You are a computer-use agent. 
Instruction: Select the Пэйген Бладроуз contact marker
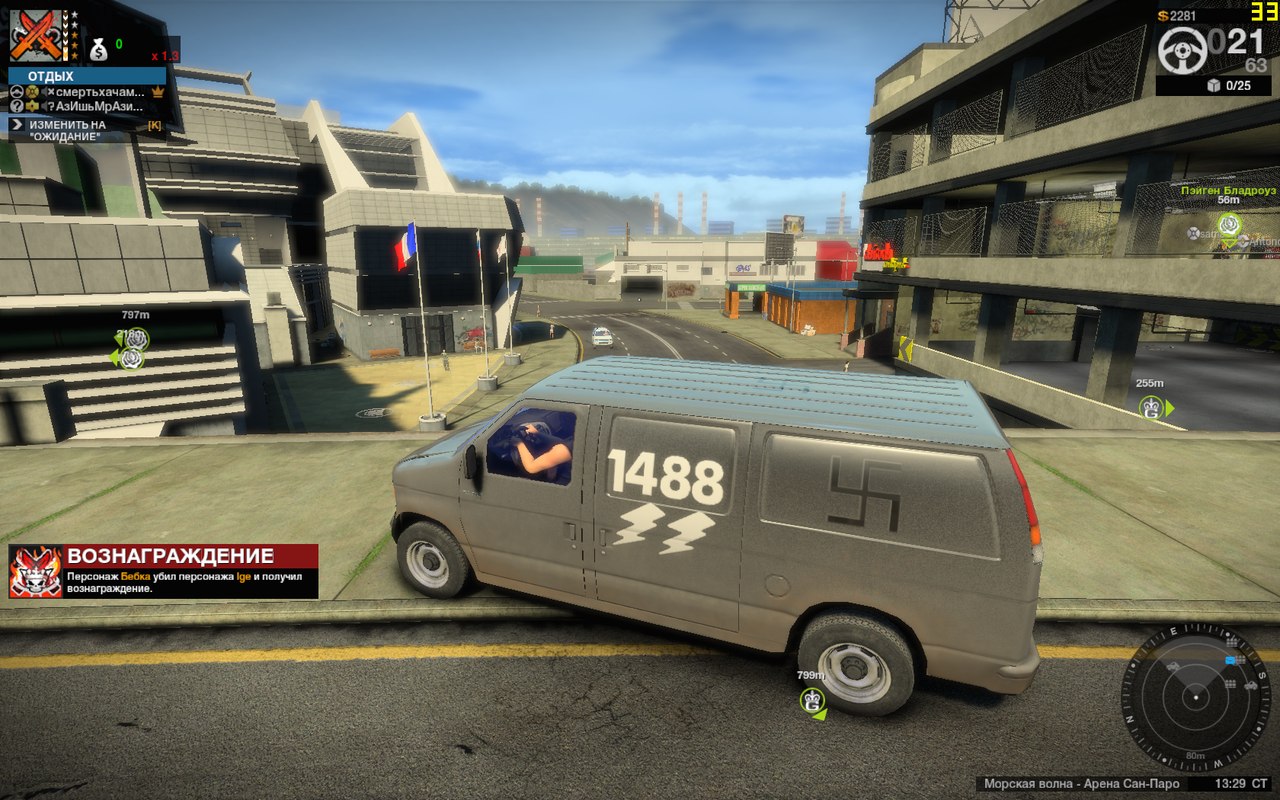click(1229, 224)
